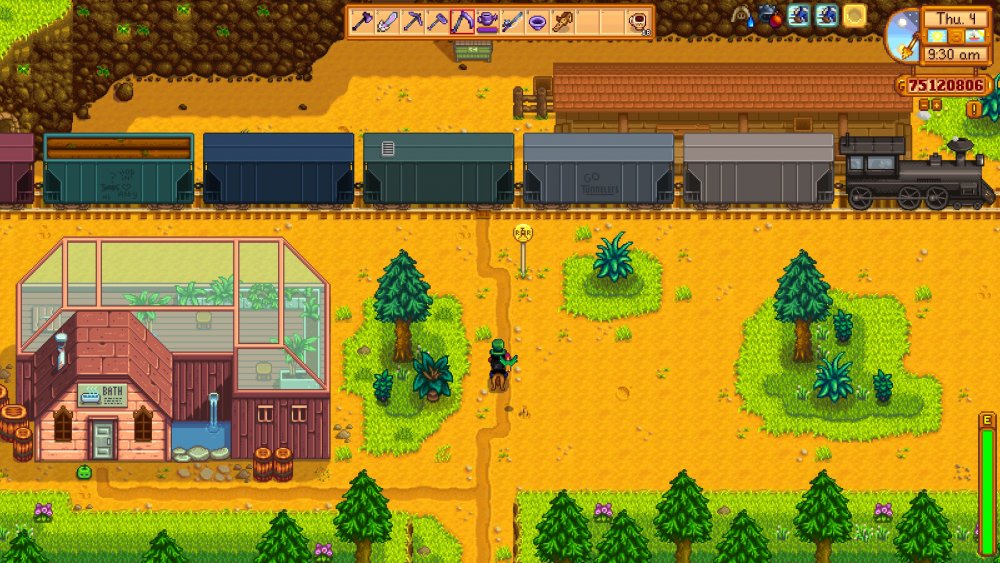Equip the fishing rod
Image resolution: width=1000 pixels, height=563 pixels.
tap(512, 21)
